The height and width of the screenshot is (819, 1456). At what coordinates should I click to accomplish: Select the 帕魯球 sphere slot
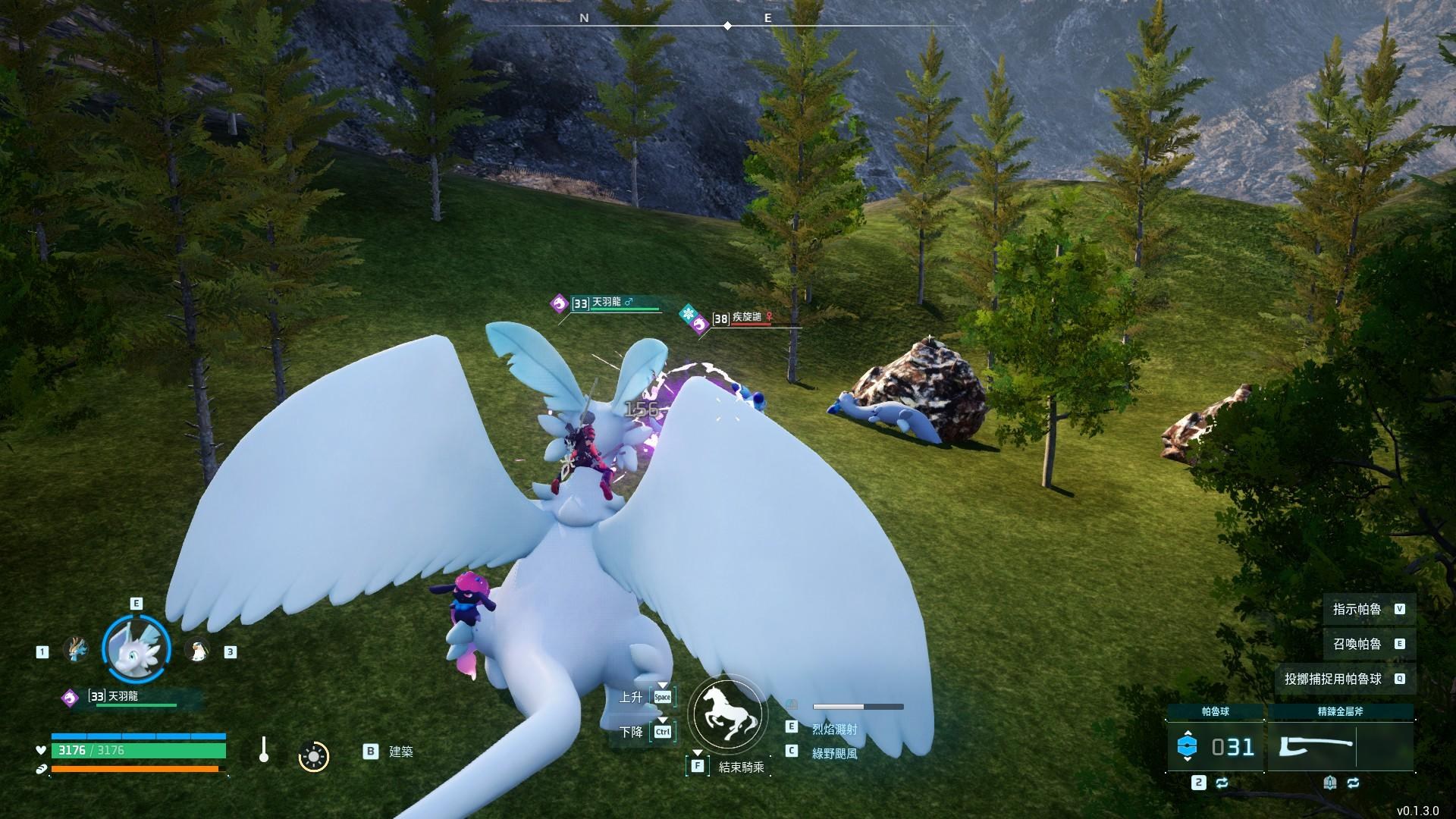click(1215, 747)
